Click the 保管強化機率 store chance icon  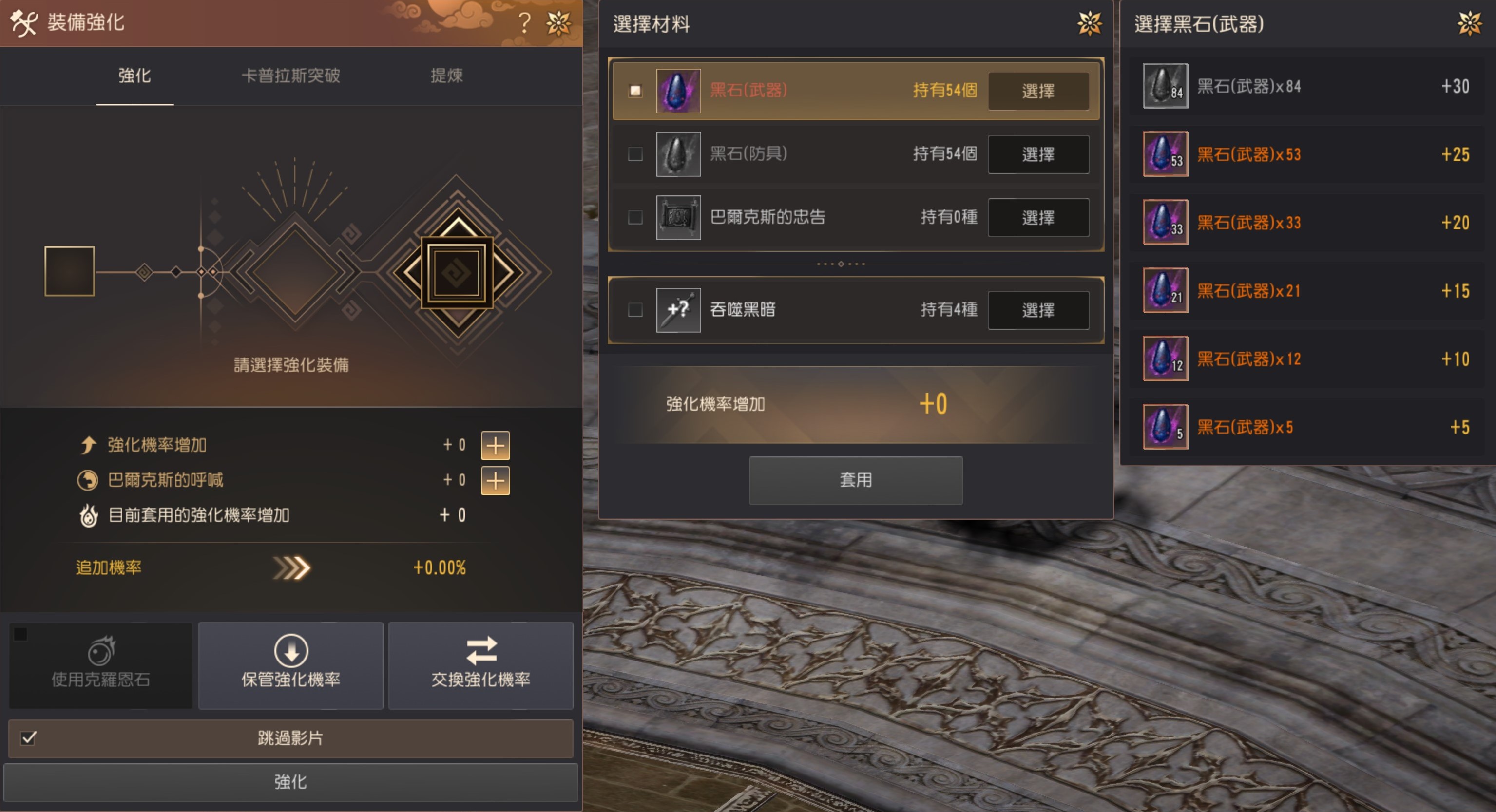click(x=290, y=651)
